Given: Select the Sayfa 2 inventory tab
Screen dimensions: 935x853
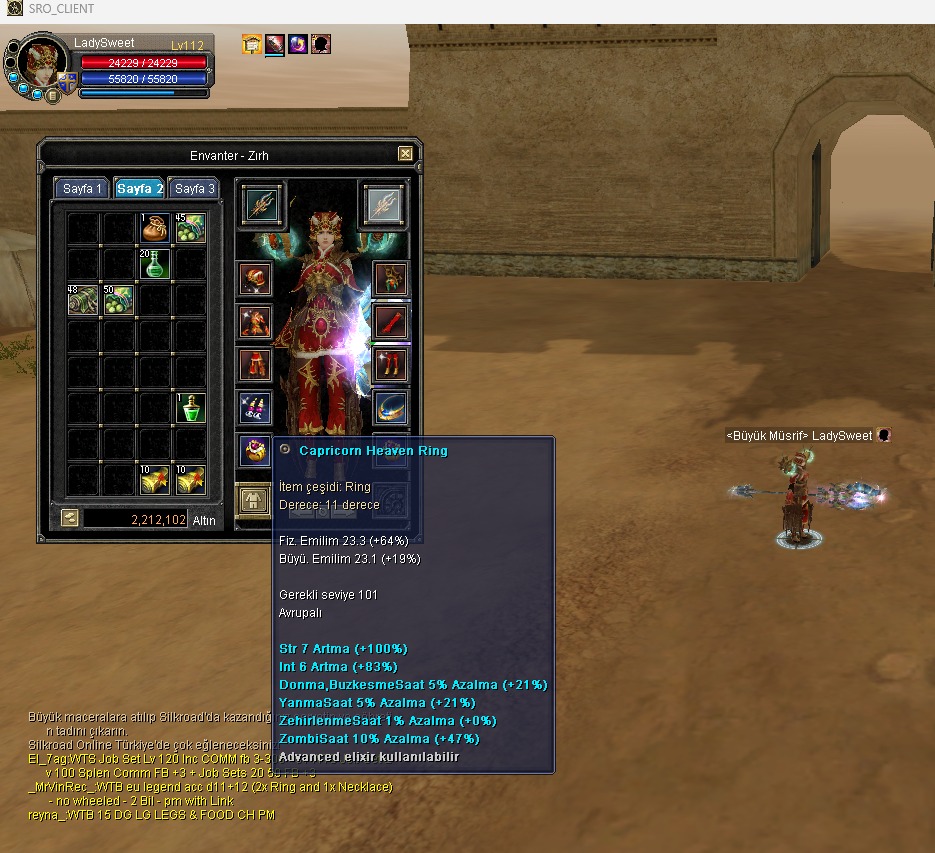Looking at the screenshot, I should [x=139, y=189].
